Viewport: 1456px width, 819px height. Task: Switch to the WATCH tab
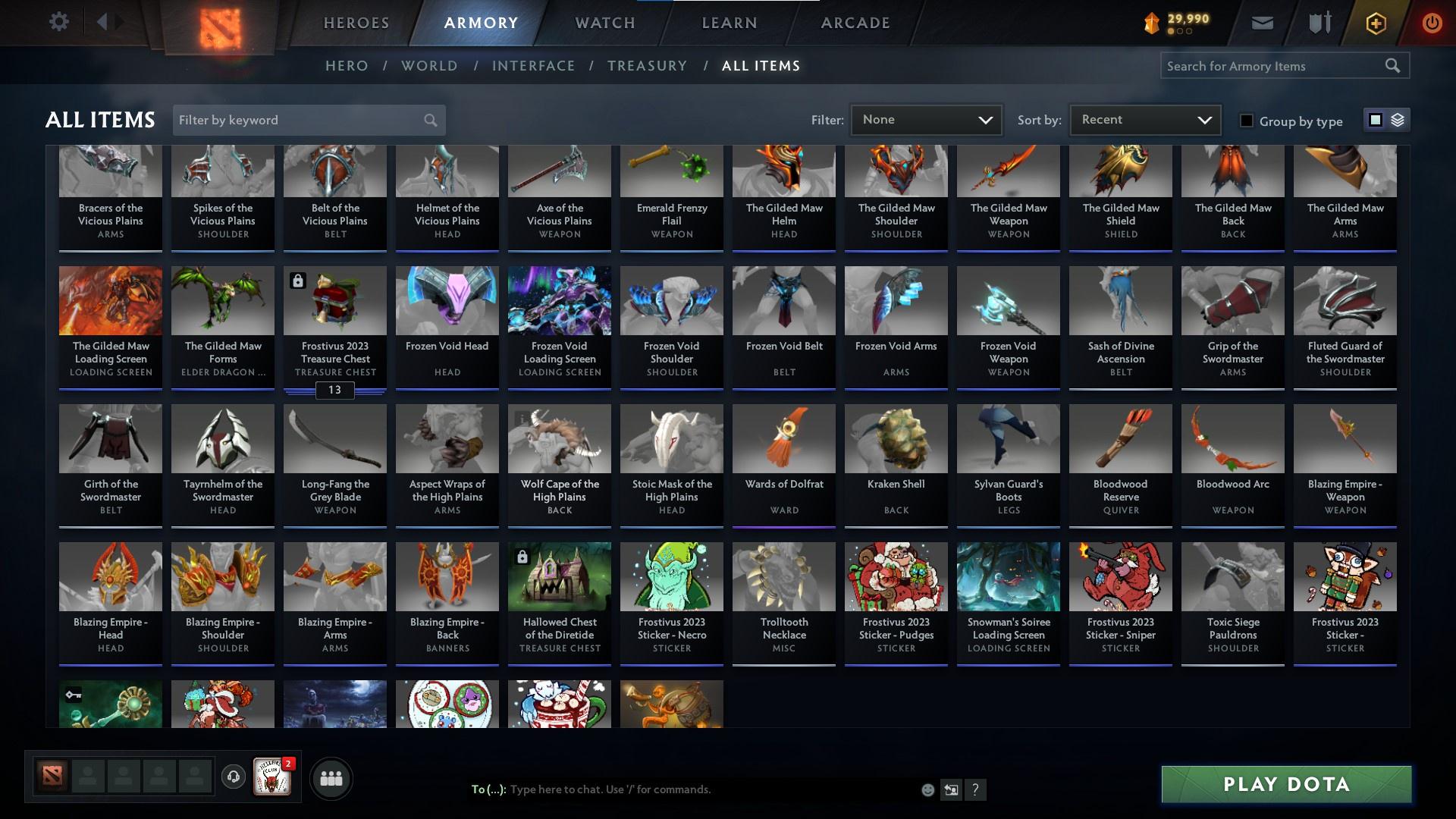(604, 22)
